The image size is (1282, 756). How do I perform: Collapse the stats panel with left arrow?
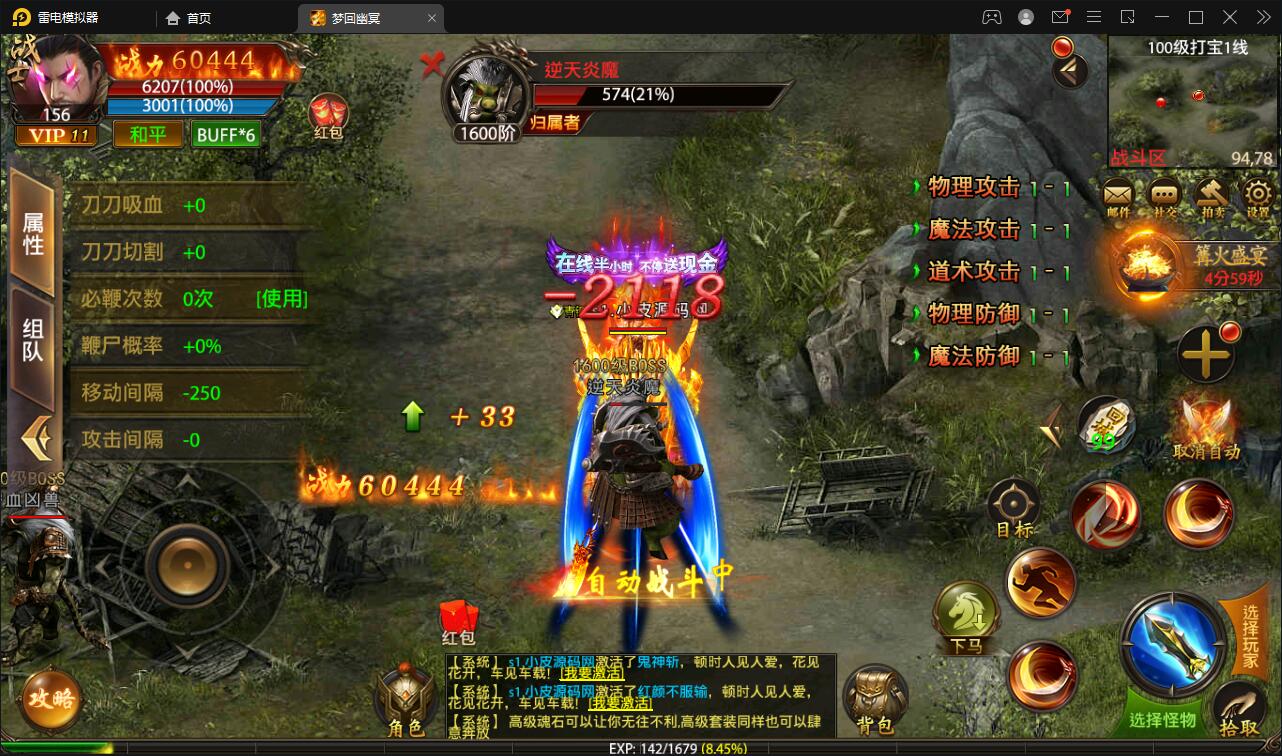pyautogui.click(x=36, y=430)
